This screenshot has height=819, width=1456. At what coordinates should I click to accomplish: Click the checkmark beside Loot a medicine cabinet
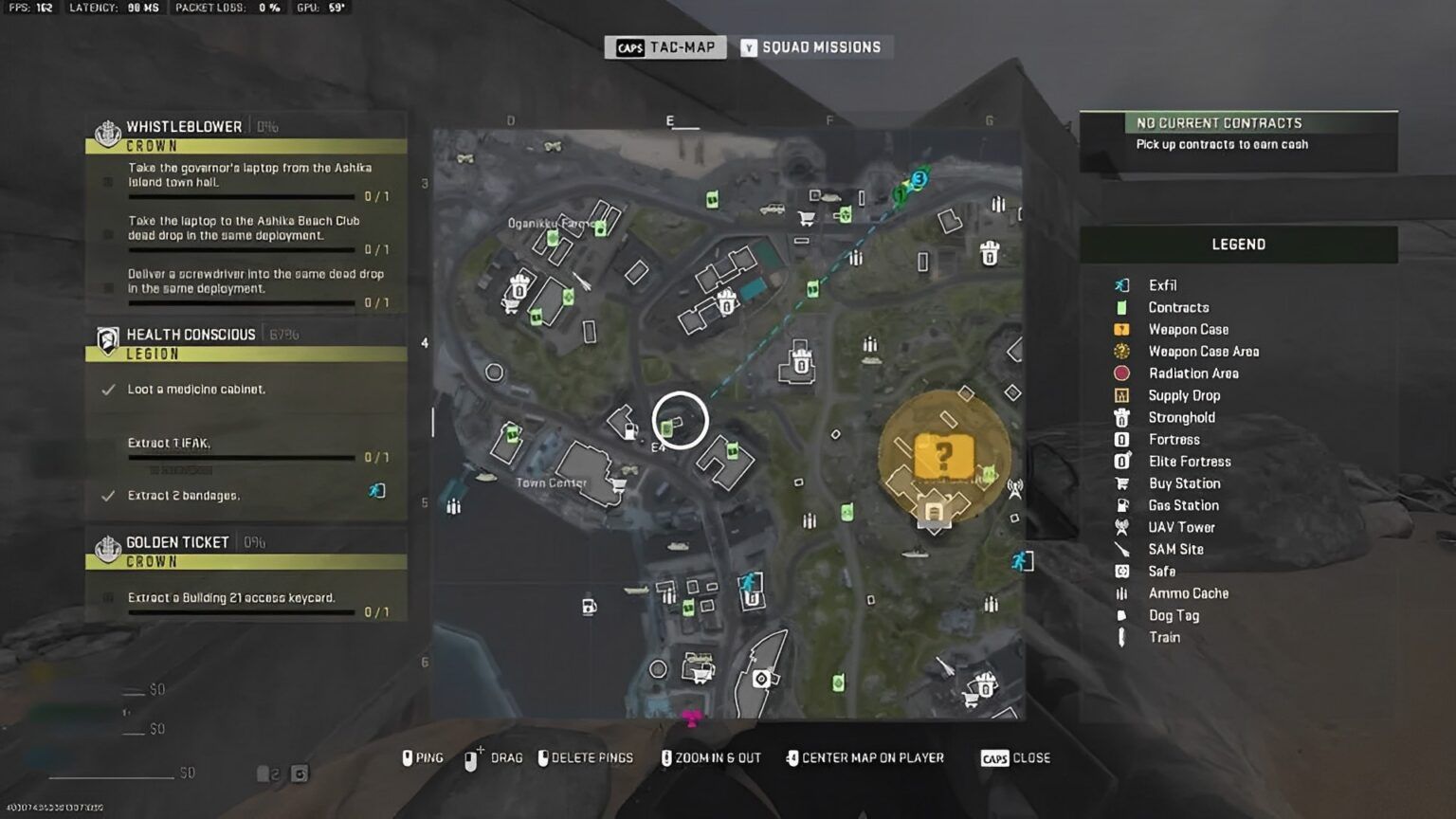pyautogui.click(x=109, y=389)
